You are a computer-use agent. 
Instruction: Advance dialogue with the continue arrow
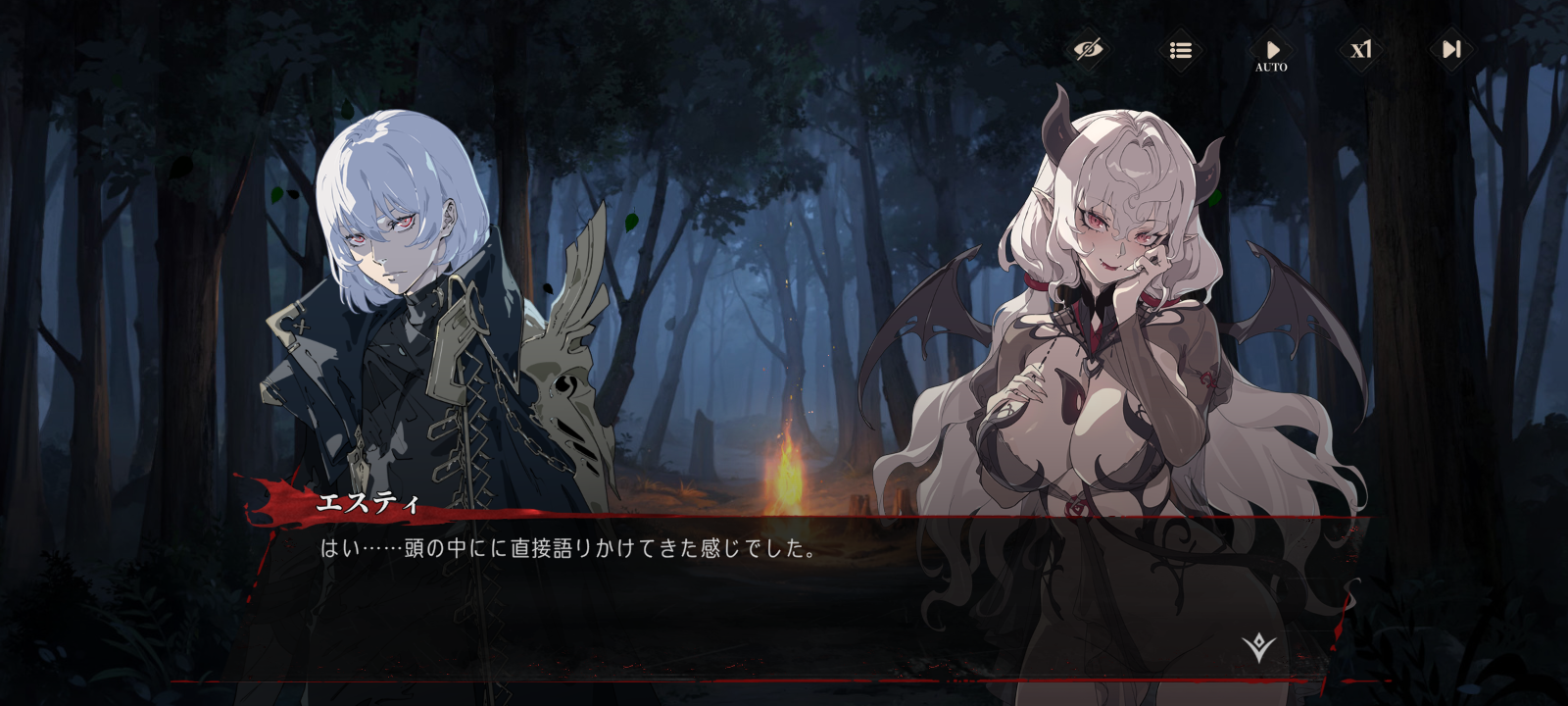1258,647
